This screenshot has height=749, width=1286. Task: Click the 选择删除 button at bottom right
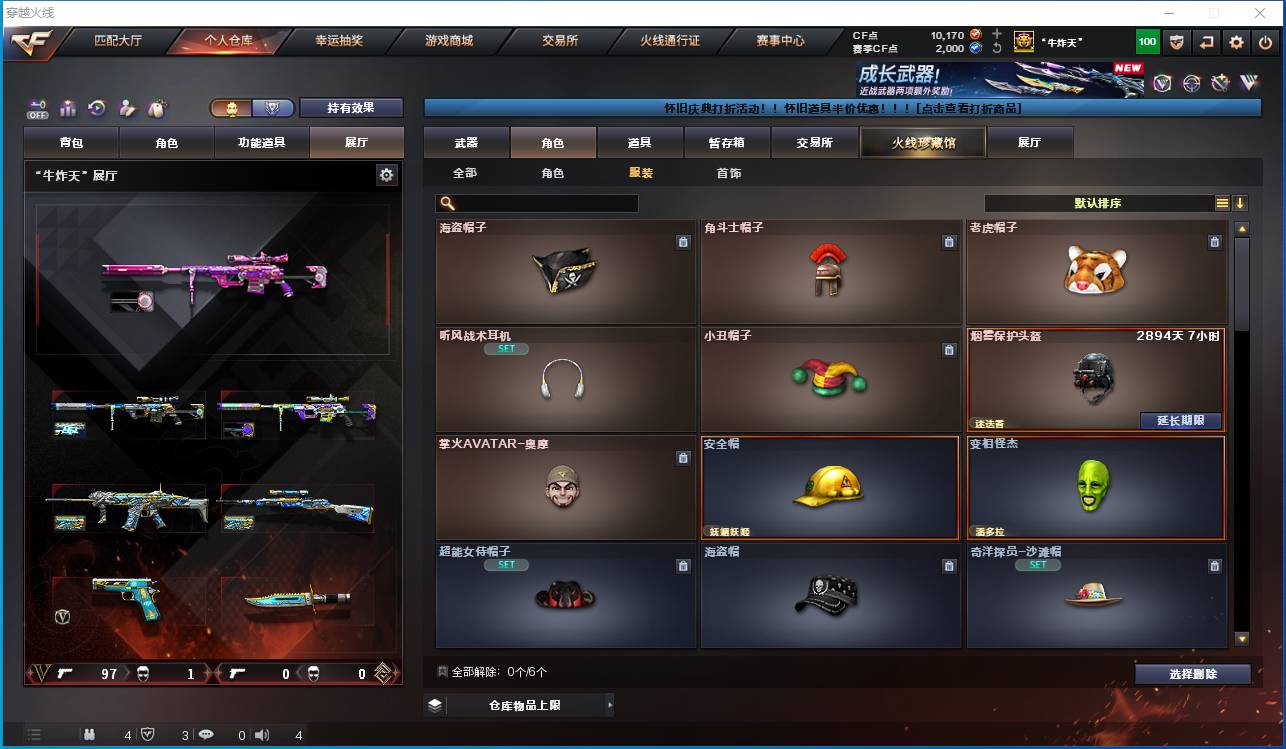click(x=1192, y=673)
